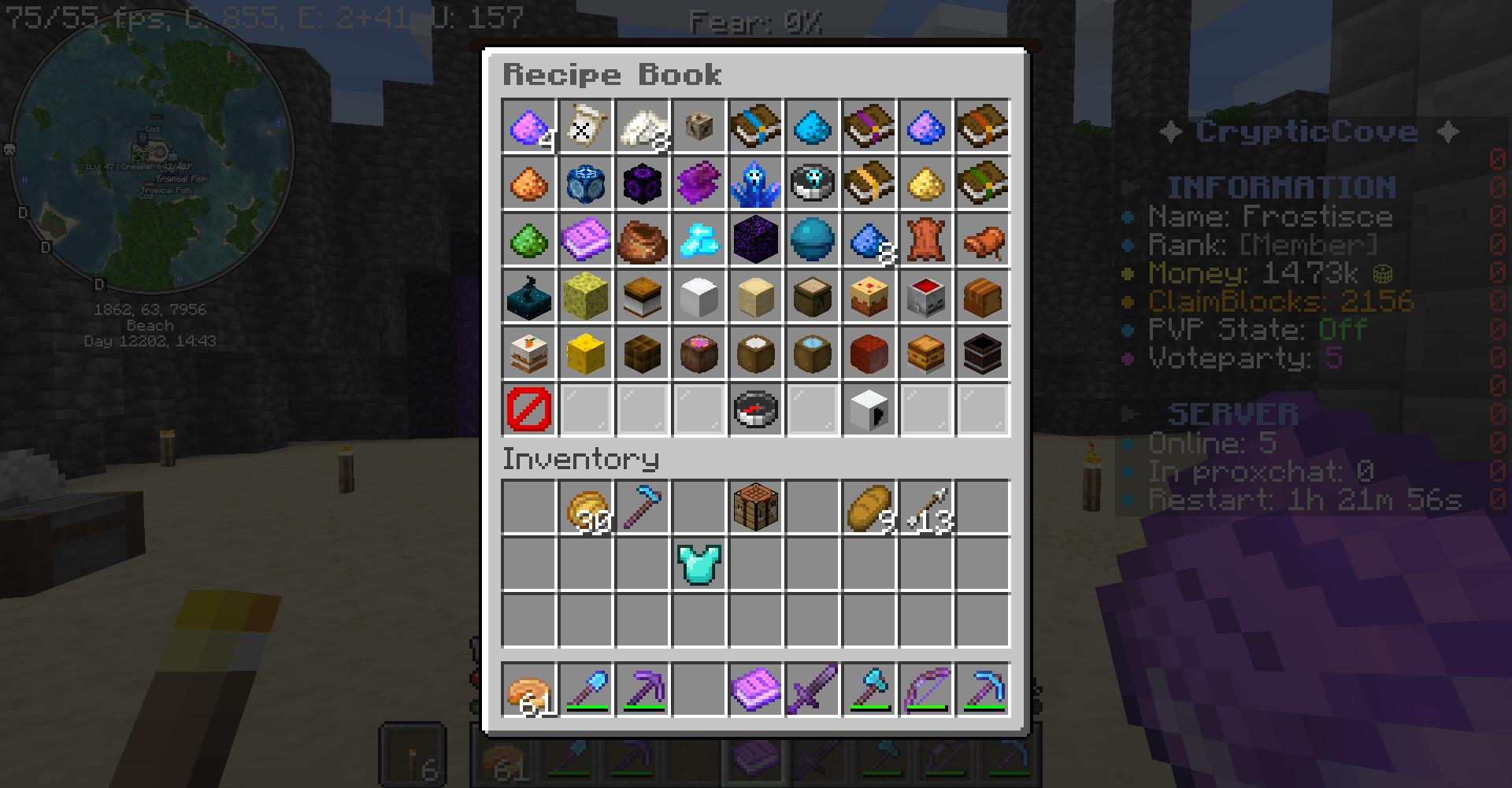Pick up the stack of 13 arrows

(925, 508)
